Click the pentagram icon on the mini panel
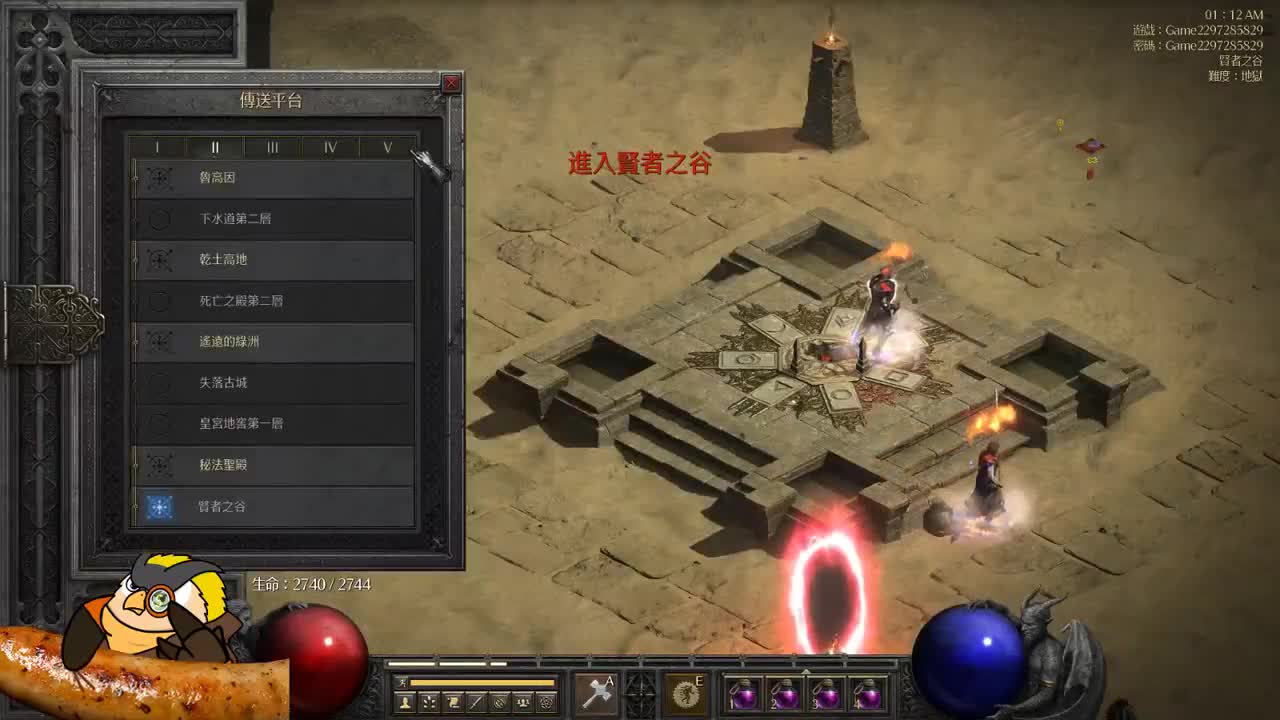The image size is (1280, 720). click(545, 701)
